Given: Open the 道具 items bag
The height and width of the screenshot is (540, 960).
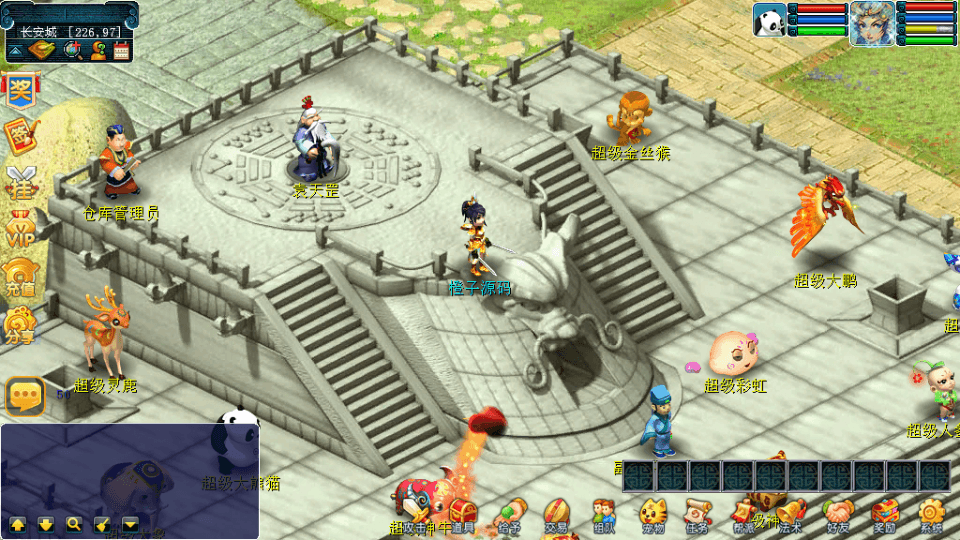Looking at the screenshot, I should [x=462, y=514].
